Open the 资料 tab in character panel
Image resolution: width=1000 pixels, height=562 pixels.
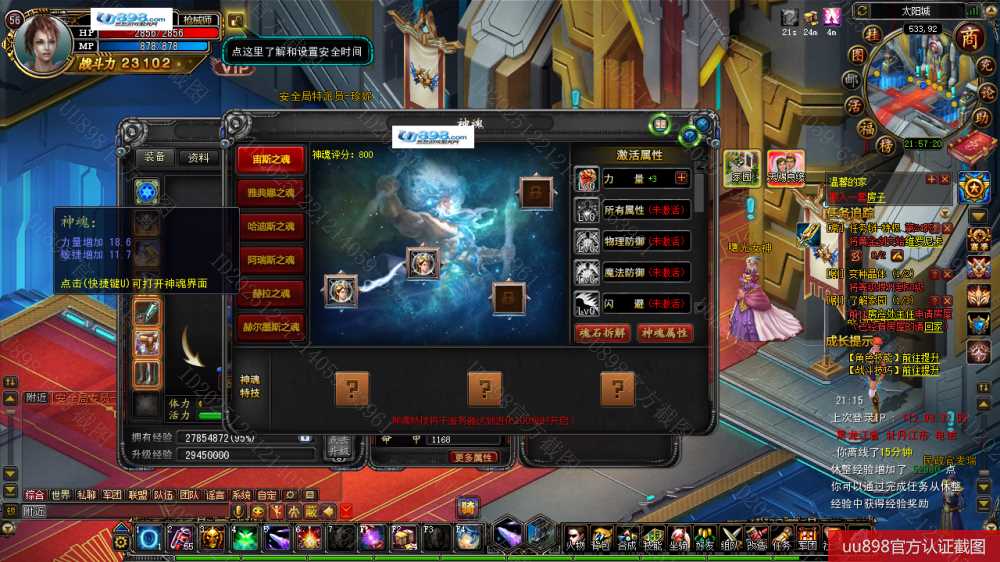(x=199, y=157)
